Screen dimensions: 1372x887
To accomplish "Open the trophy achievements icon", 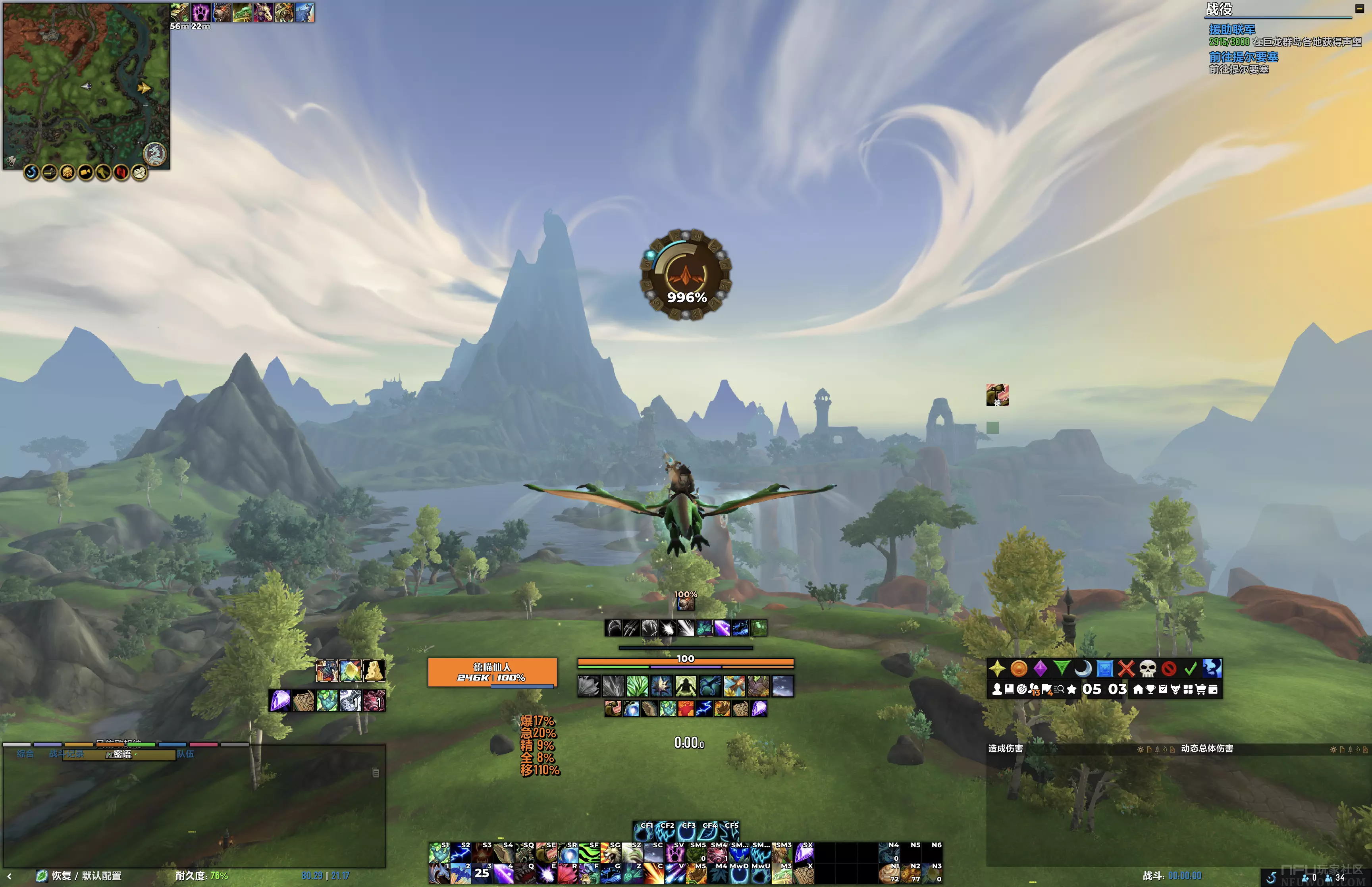I will pyautogui.click(x=1150, y=689).
